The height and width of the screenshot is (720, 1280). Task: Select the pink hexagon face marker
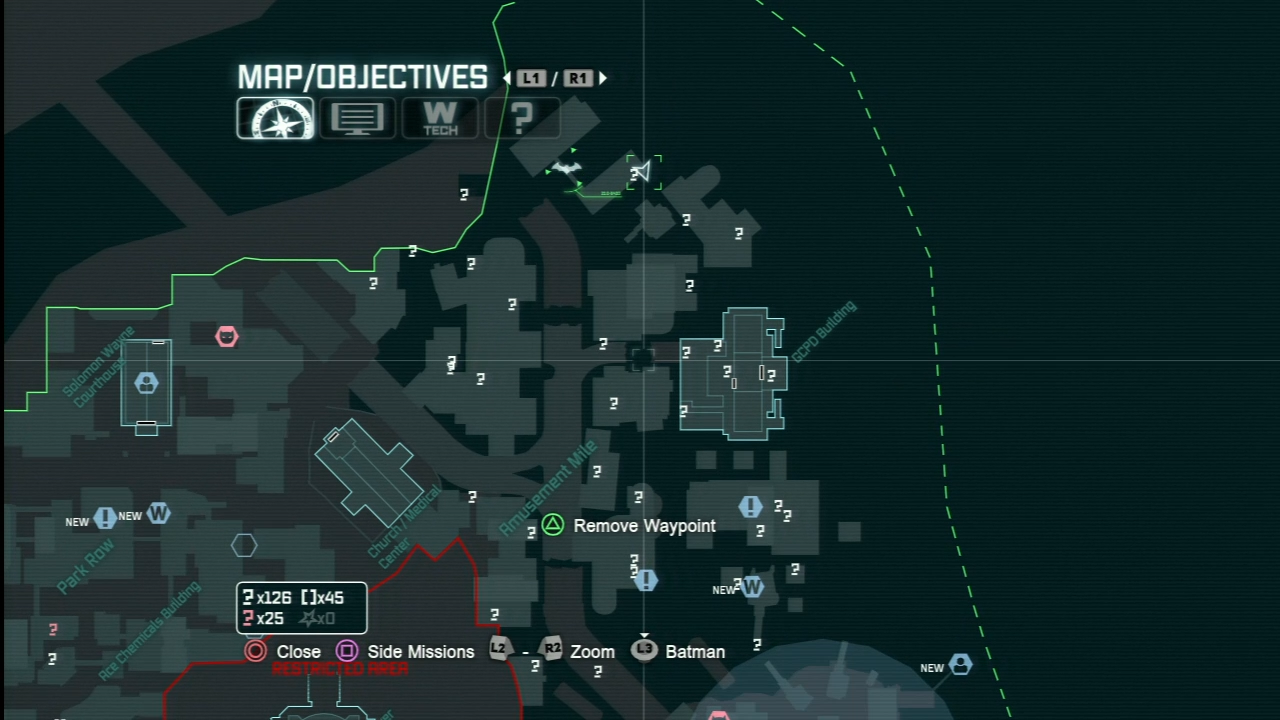click(x=227, y=337)
